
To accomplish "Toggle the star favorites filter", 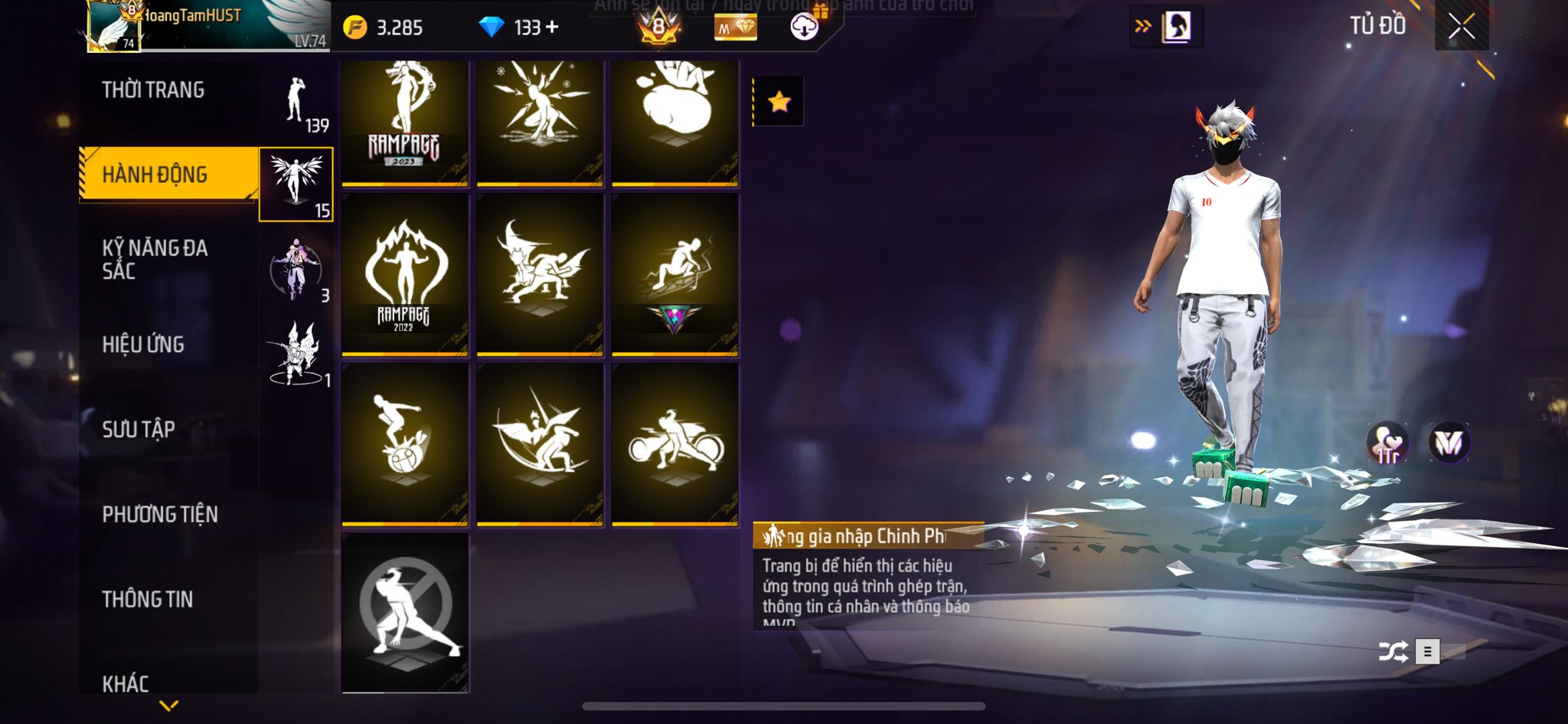I will point(779,101).
